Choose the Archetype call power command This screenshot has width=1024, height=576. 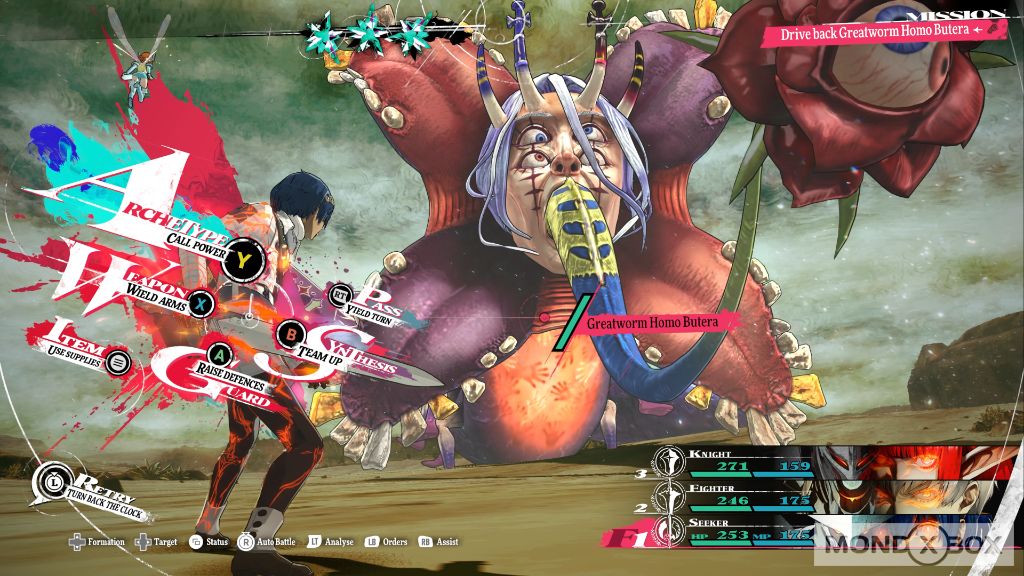242,262
